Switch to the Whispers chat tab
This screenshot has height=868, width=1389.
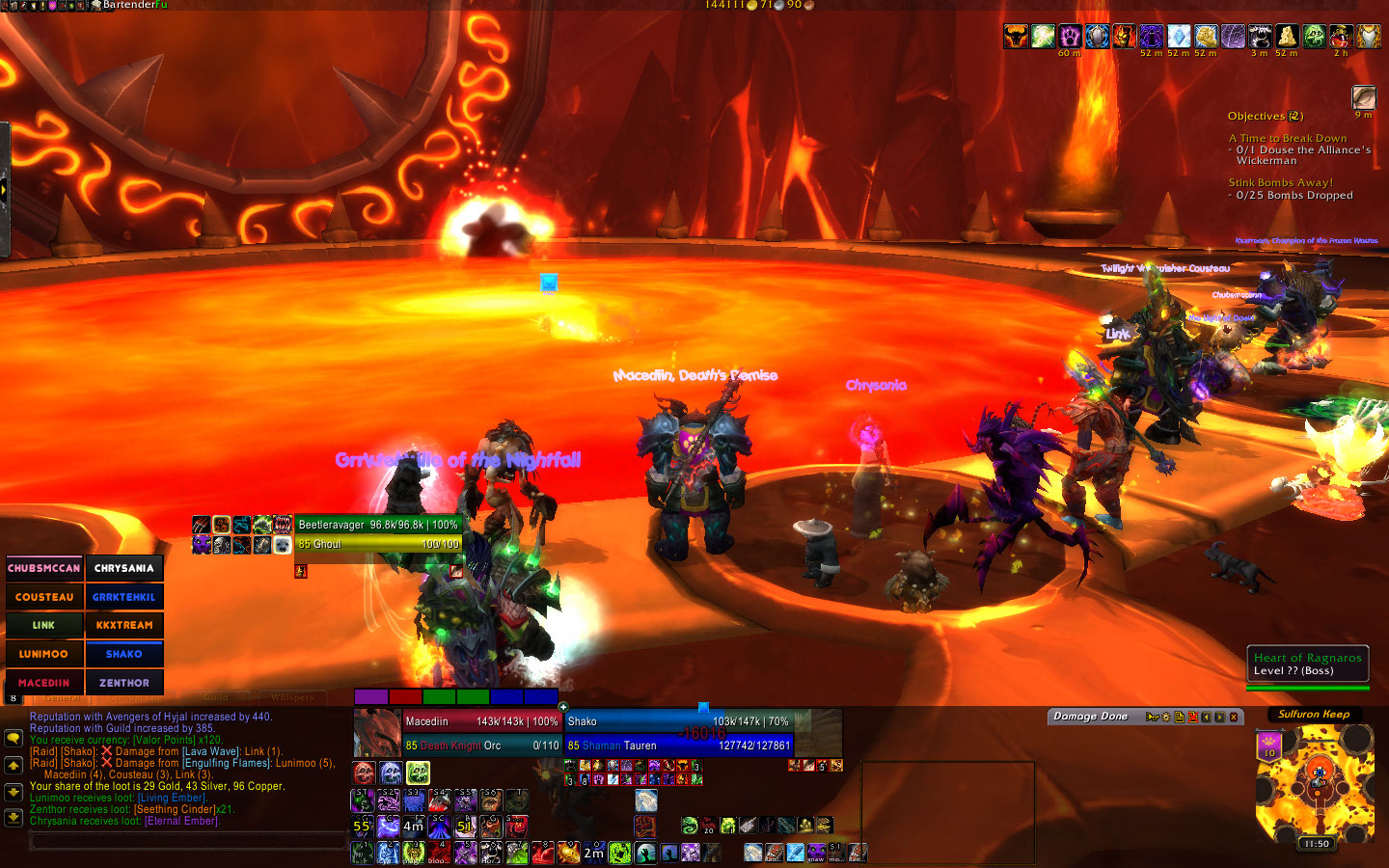(x=292, y=697)
